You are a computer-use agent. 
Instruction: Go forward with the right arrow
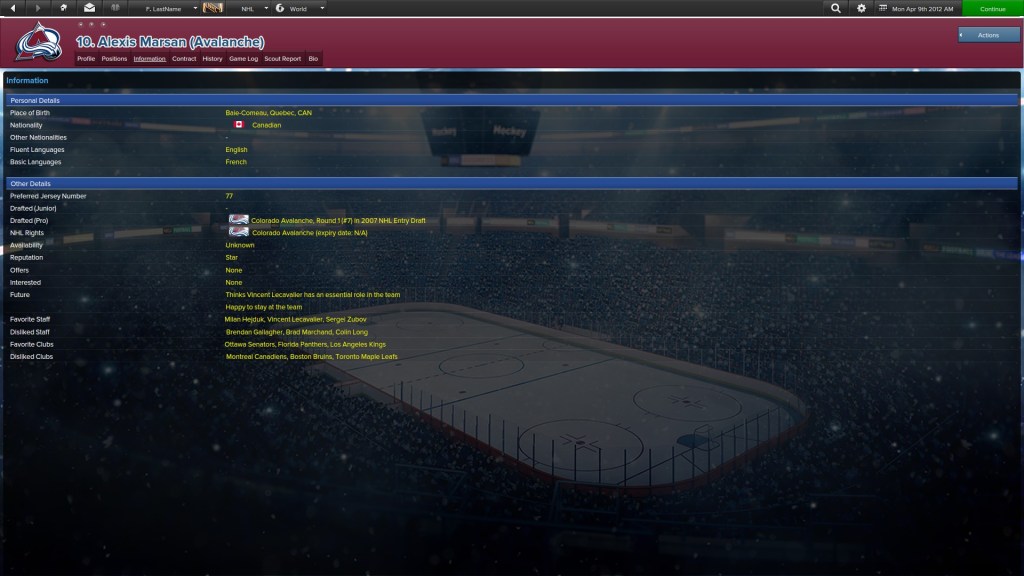point(37,8)
